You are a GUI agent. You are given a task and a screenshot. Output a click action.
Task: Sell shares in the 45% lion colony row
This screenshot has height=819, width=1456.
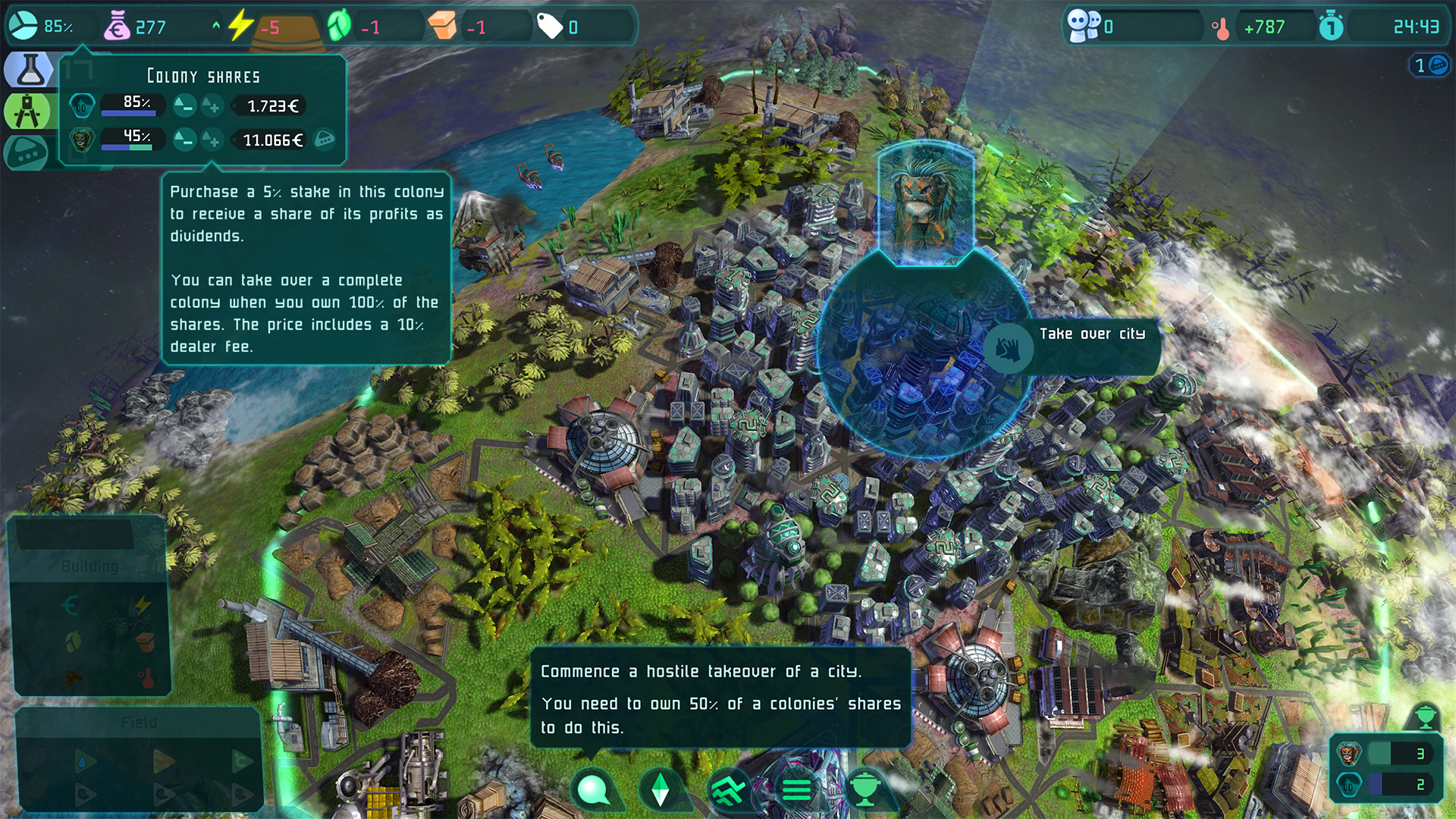point(184,140)
